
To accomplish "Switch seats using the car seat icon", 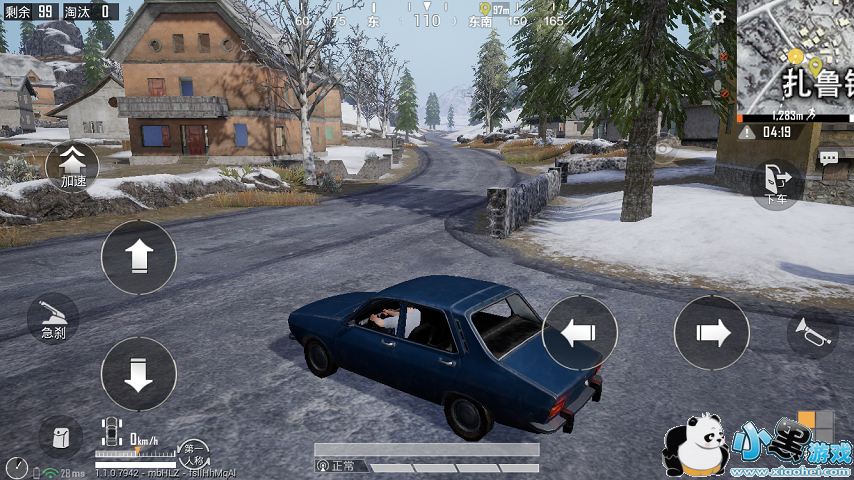I will [x=111, y=432].
